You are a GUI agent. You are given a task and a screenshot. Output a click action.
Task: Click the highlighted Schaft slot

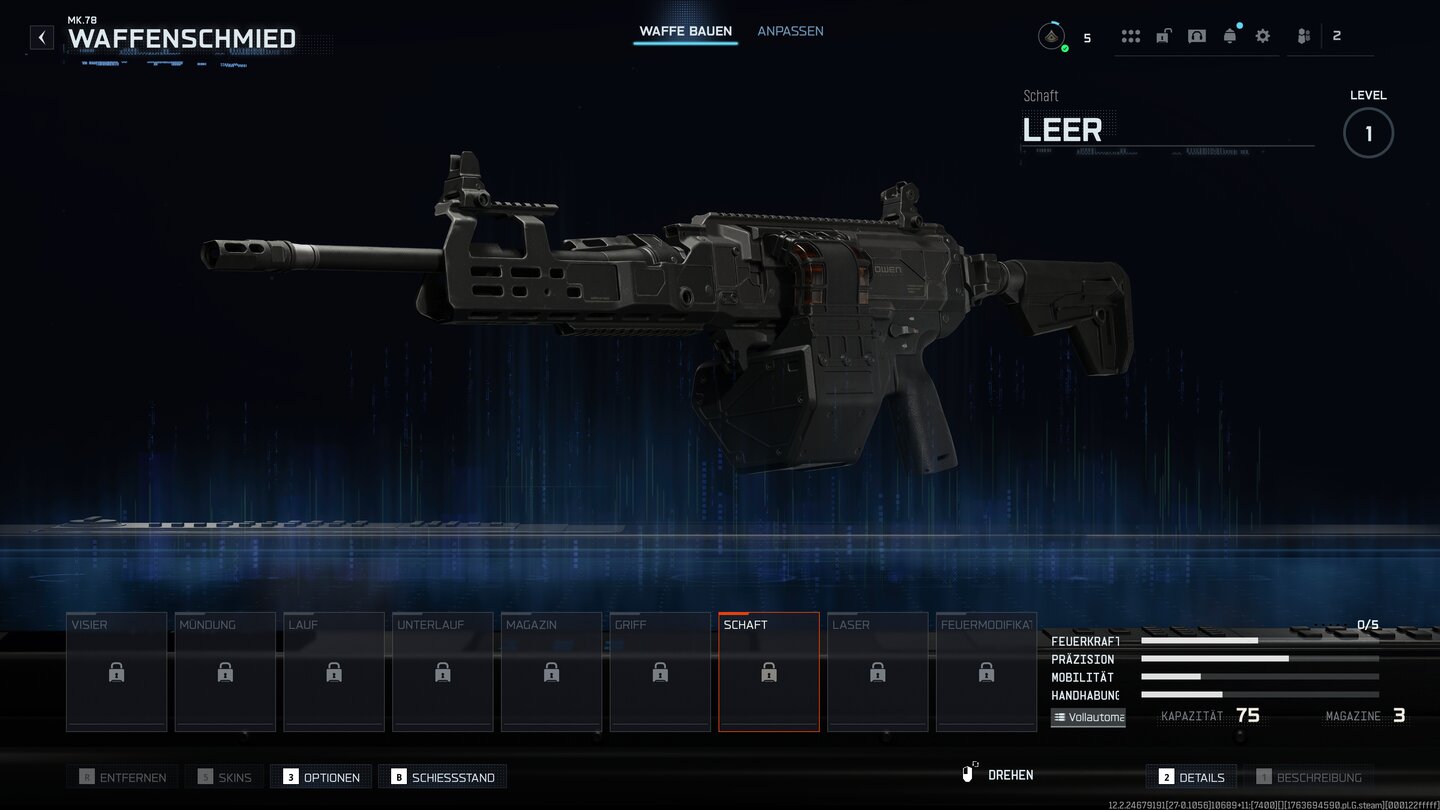pos(769,672)
